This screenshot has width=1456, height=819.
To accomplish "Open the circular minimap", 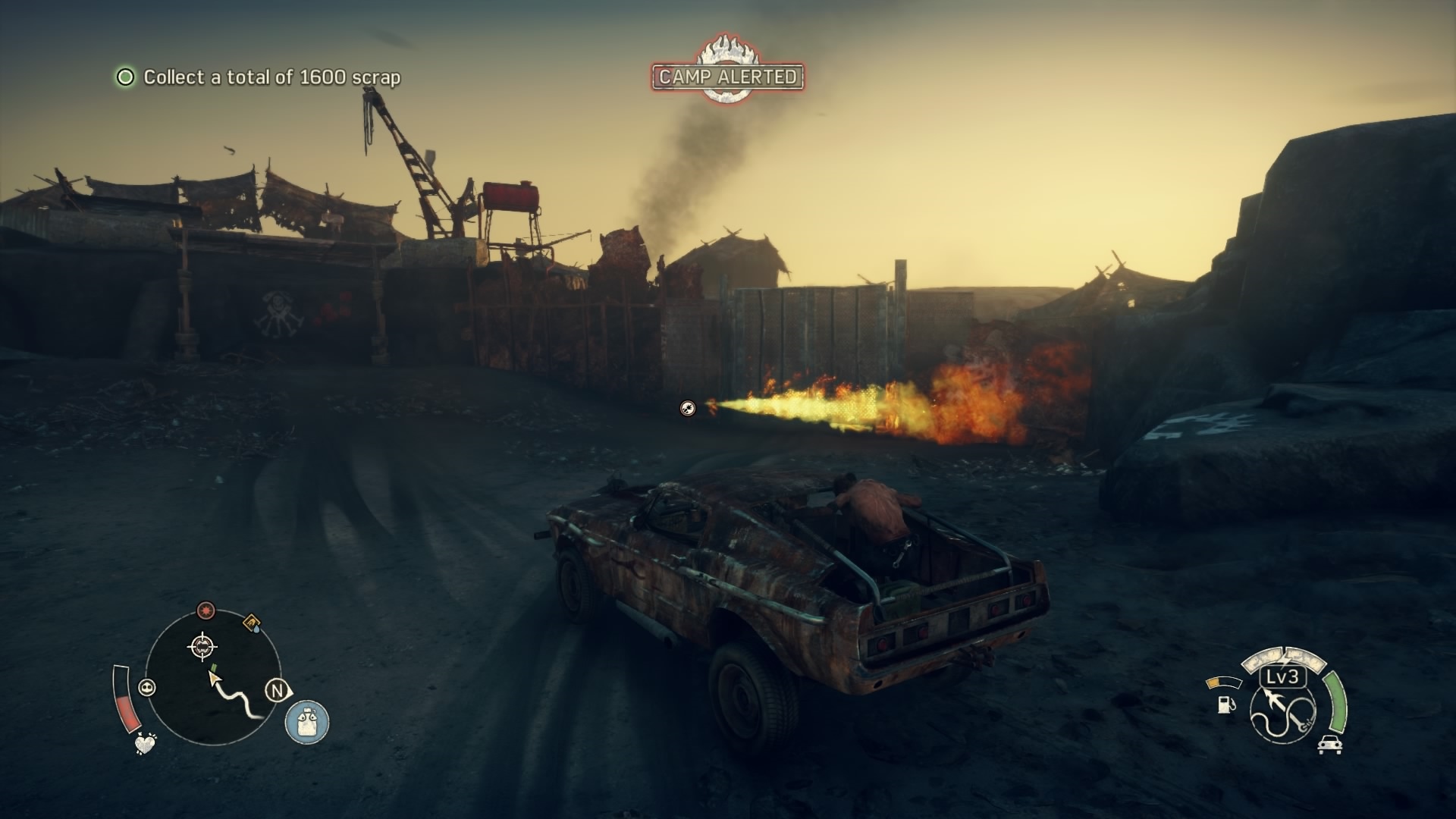I will (x=212, y=677).
